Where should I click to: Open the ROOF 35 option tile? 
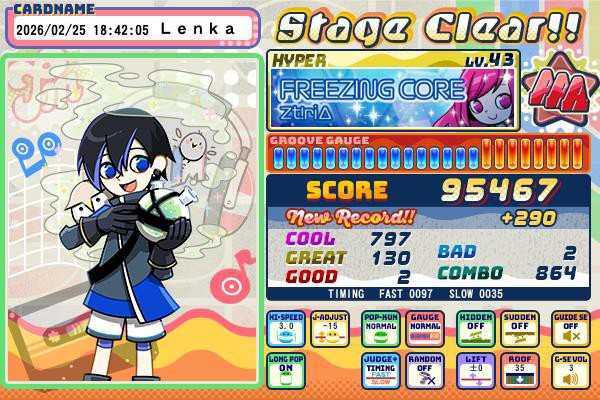click(522, 371)
